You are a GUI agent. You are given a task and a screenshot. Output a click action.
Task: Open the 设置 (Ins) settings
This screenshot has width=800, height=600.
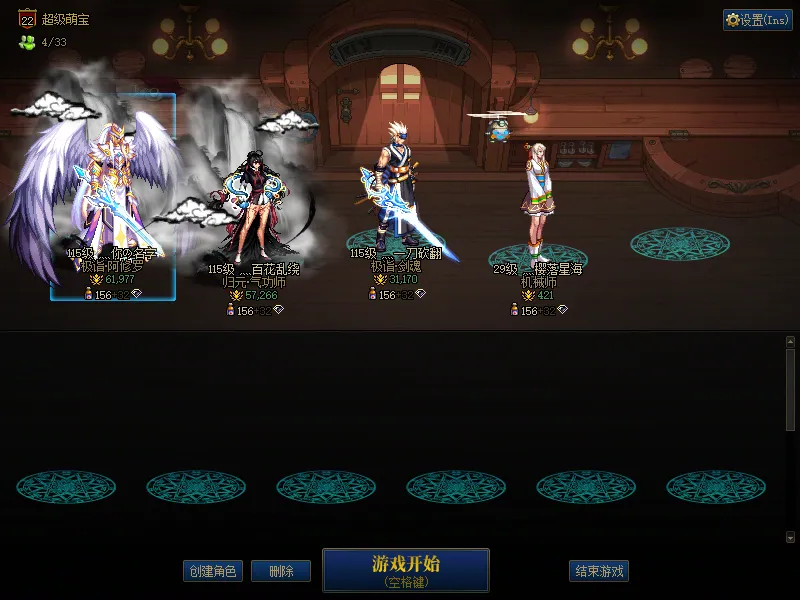click(757, 20)
